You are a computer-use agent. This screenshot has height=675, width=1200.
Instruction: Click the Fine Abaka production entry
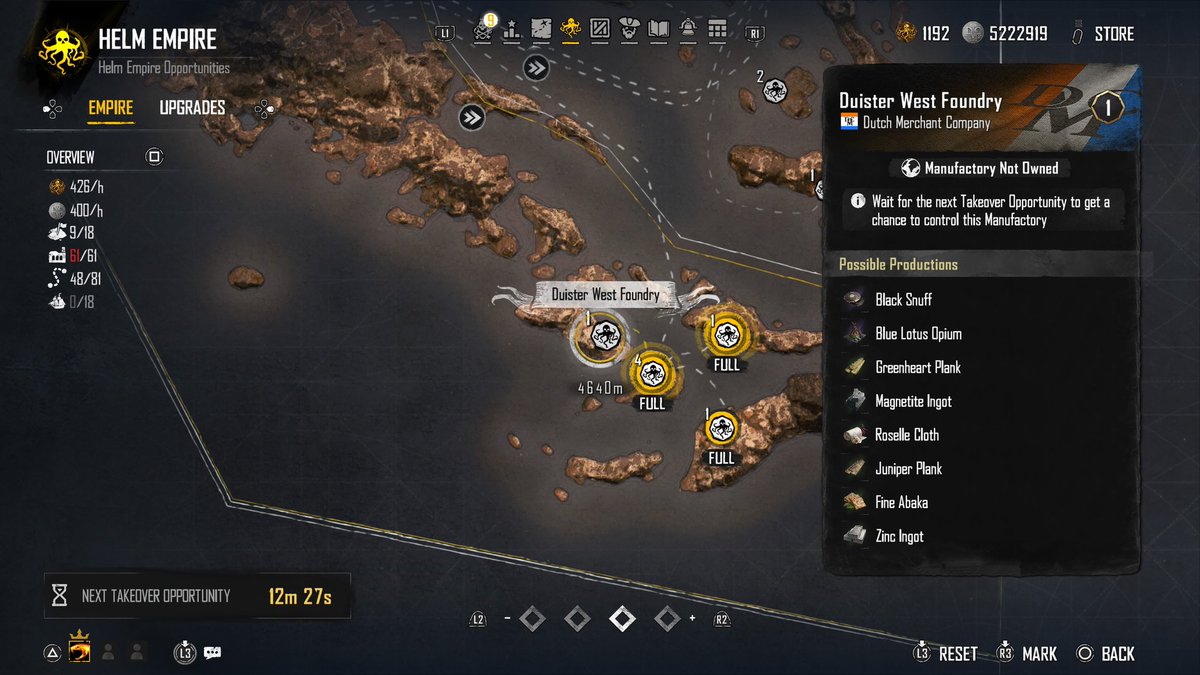point(902,503)
